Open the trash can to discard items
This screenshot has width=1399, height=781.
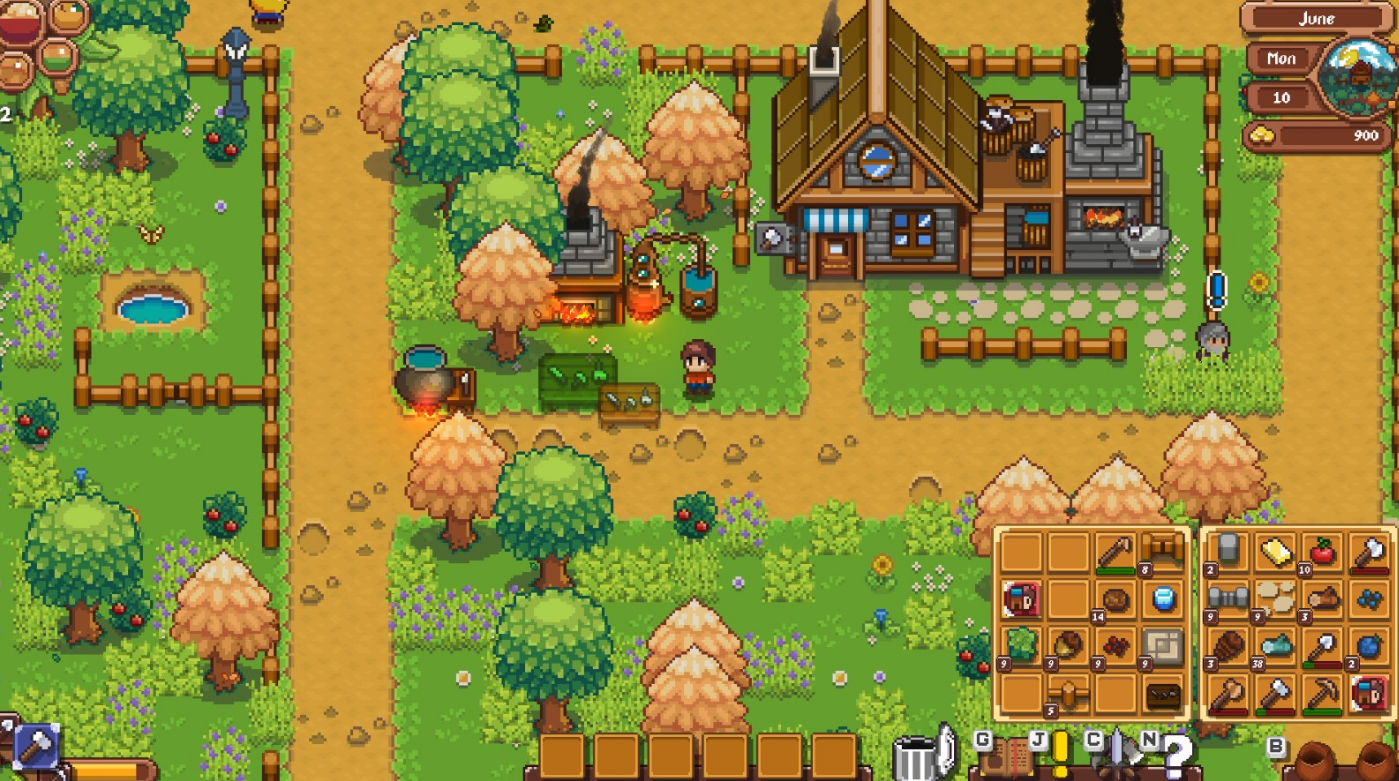[x=913, y=759]
